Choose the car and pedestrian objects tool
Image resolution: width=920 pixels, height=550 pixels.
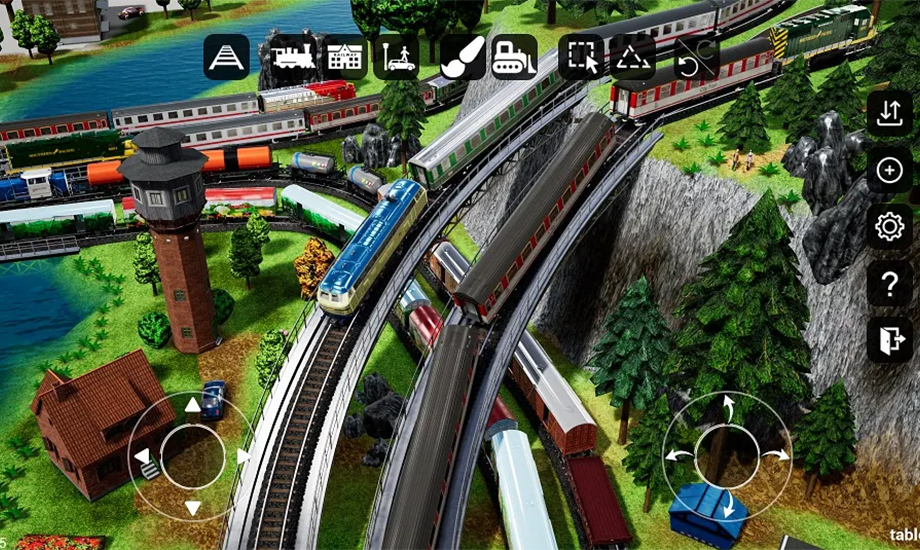tap(396, 57)
